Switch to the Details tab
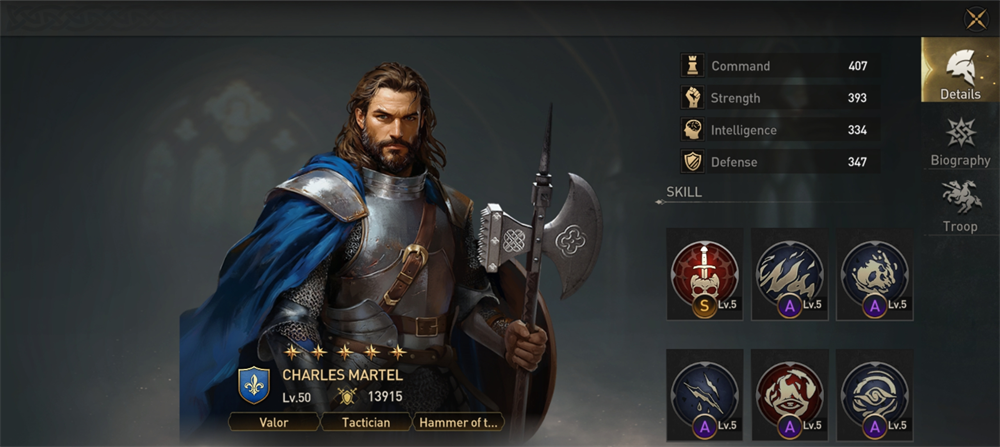The image size is (1000, 447). (x=959, y=70)
